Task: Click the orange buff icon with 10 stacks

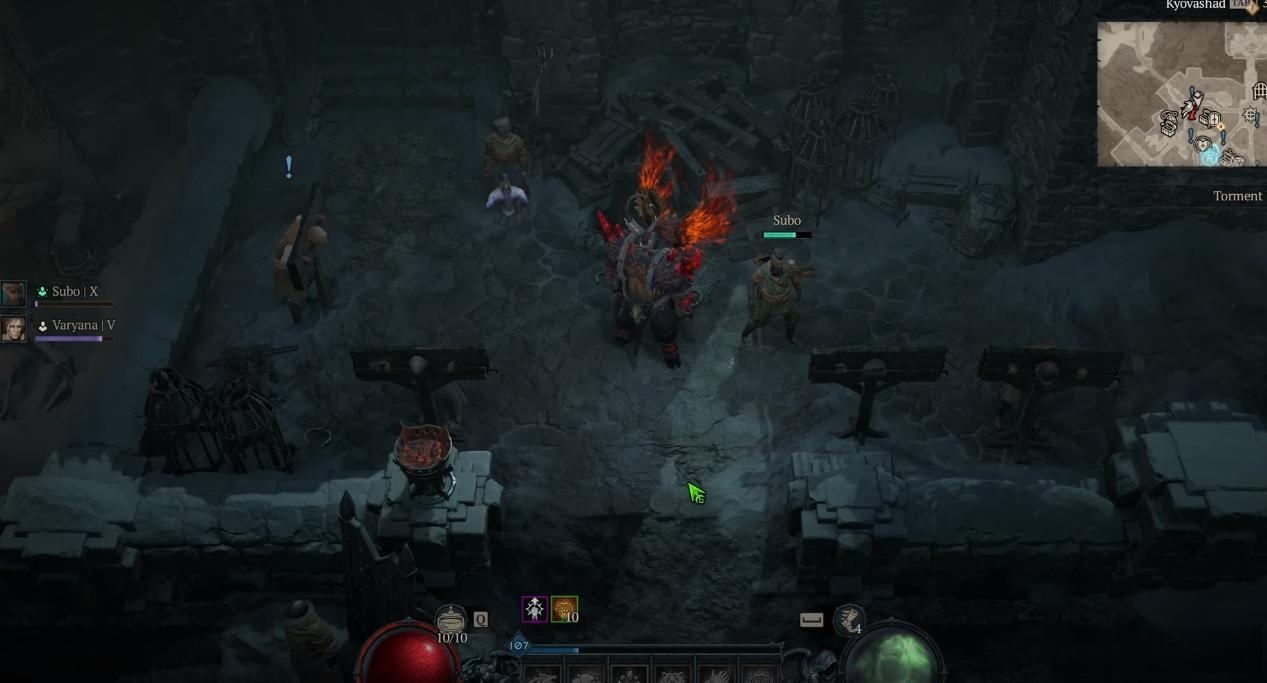Action: tap(564, 609)
